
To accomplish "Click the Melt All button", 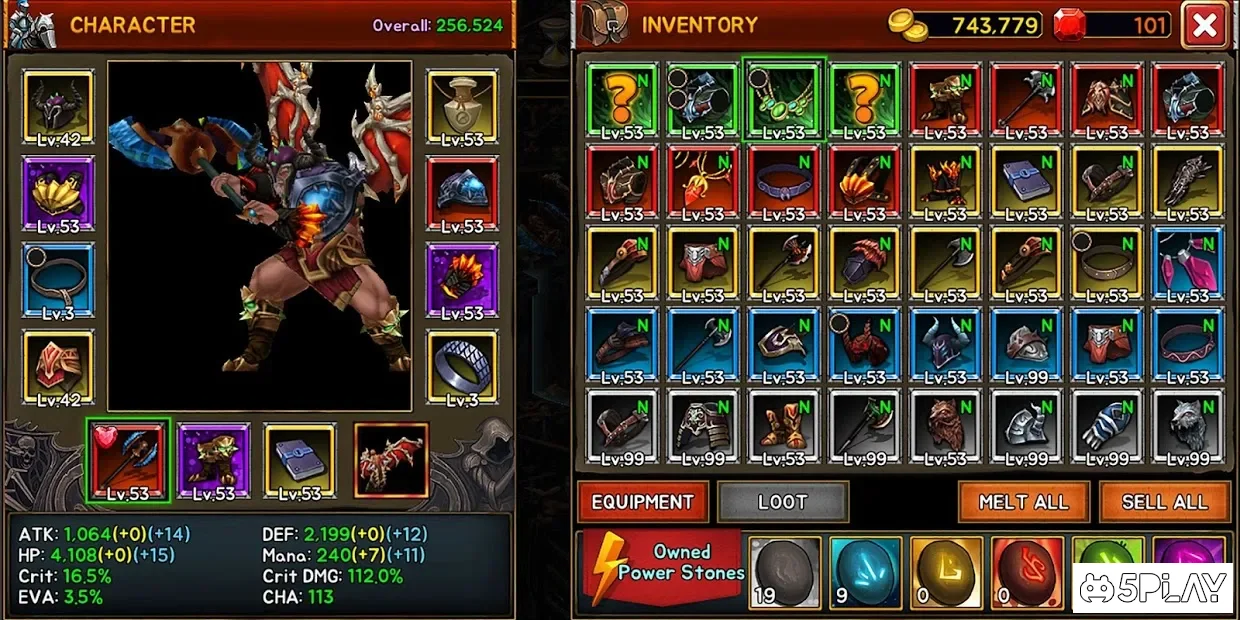I will pyautogui.click(x=1023, y=502).
